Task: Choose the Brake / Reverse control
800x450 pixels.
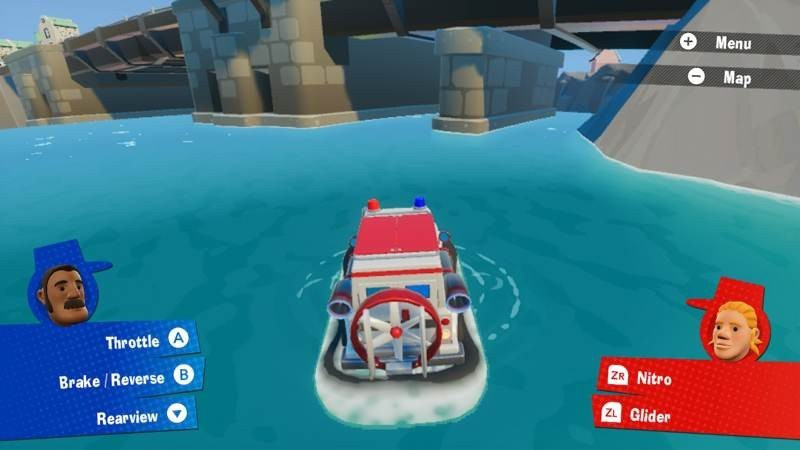Action: (x=111, y=379)
